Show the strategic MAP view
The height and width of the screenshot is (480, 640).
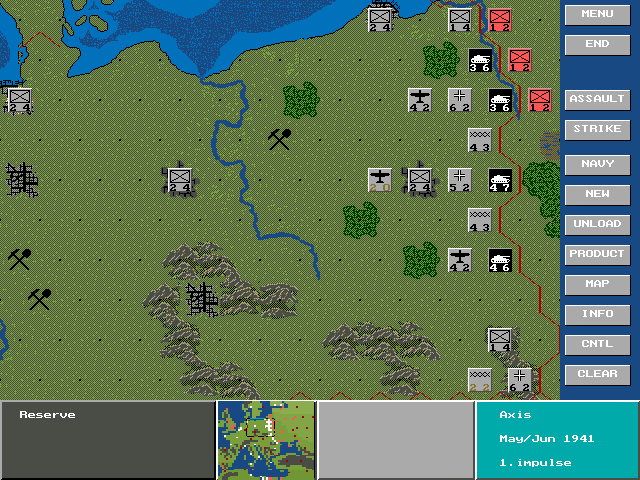point(597,284)
